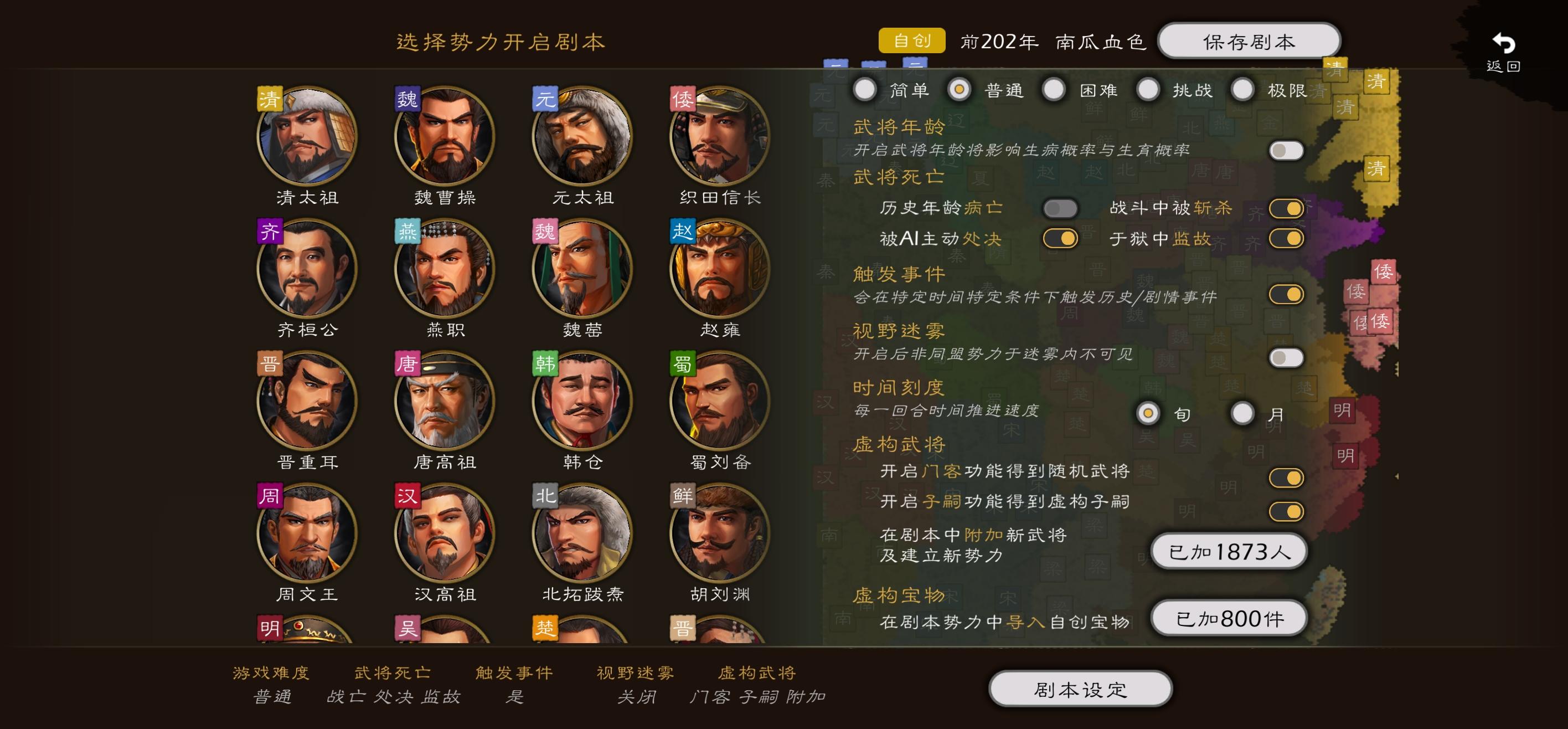
Task: Choose 齐桓公 as your faction leader
Action: (x=306, y=271)
